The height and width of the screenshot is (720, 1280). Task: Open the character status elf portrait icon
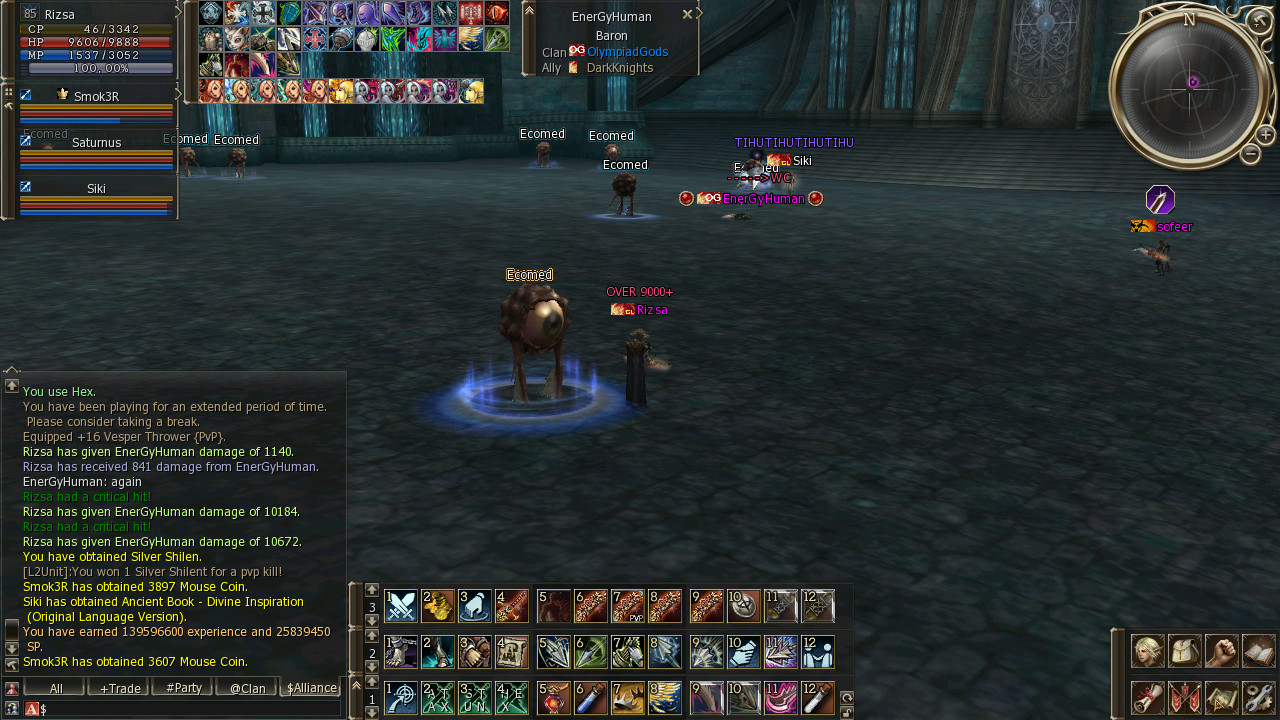pos(1147,651)
